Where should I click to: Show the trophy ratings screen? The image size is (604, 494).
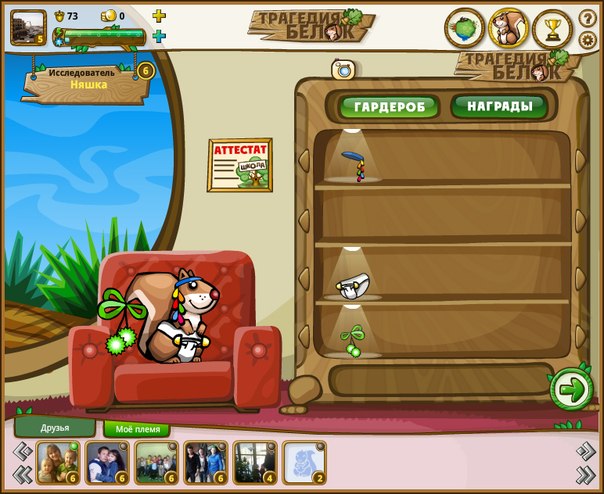552,28
